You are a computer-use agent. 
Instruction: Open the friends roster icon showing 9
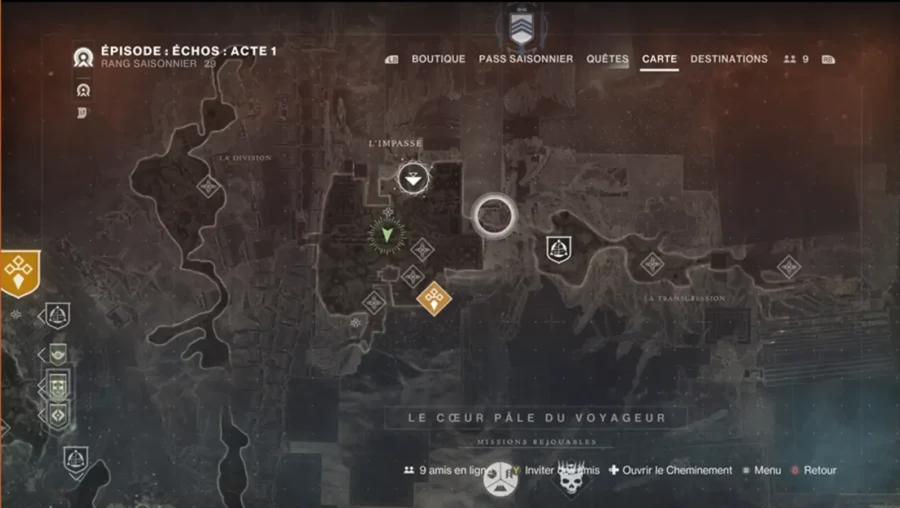tap(797, 59)
